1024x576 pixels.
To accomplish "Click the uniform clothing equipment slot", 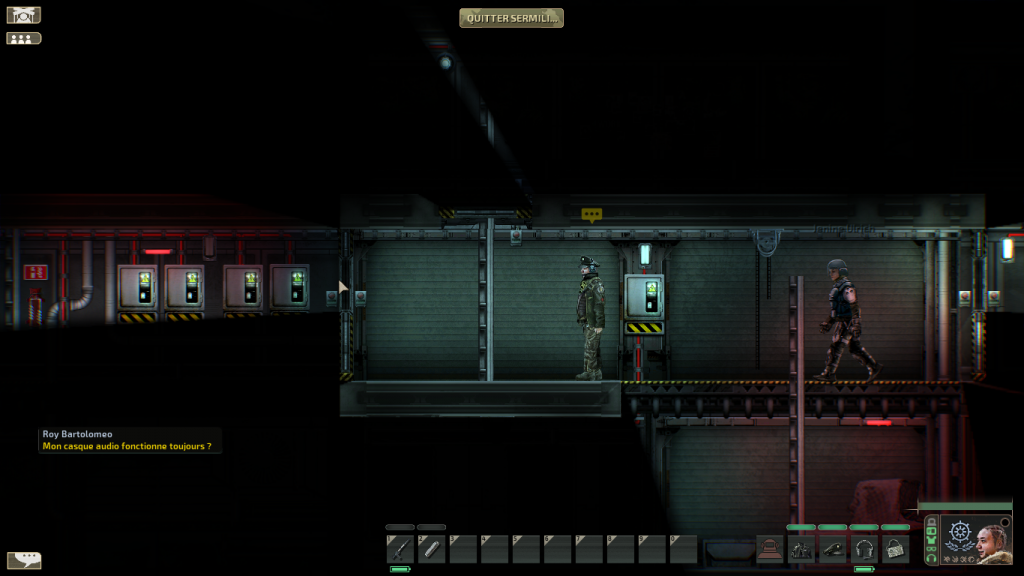I will (802, 548).
